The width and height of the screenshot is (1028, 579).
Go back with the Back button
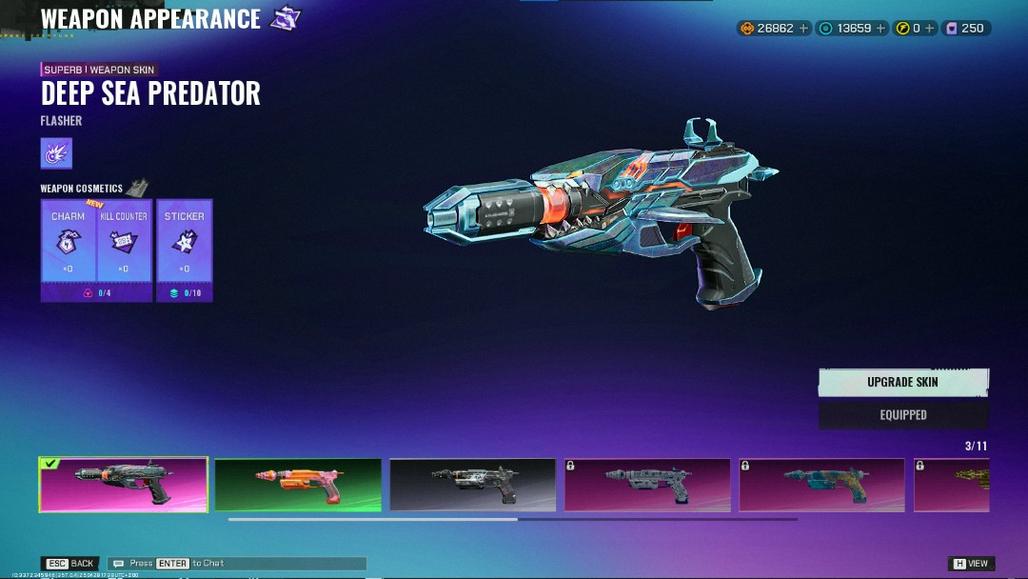coord(71,563)
